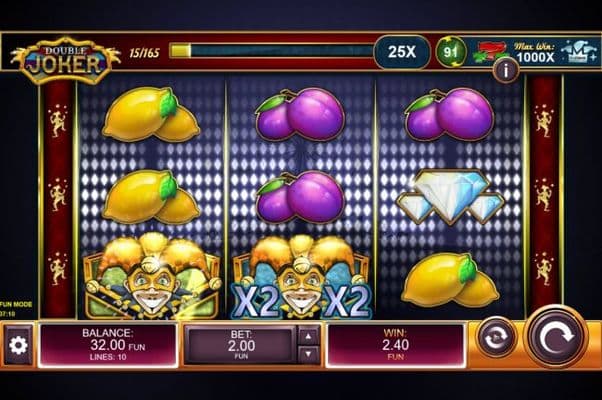Decrease the bet with the down arrow
Viewport: 602px width, 400px height.
(x=309, y=353)
